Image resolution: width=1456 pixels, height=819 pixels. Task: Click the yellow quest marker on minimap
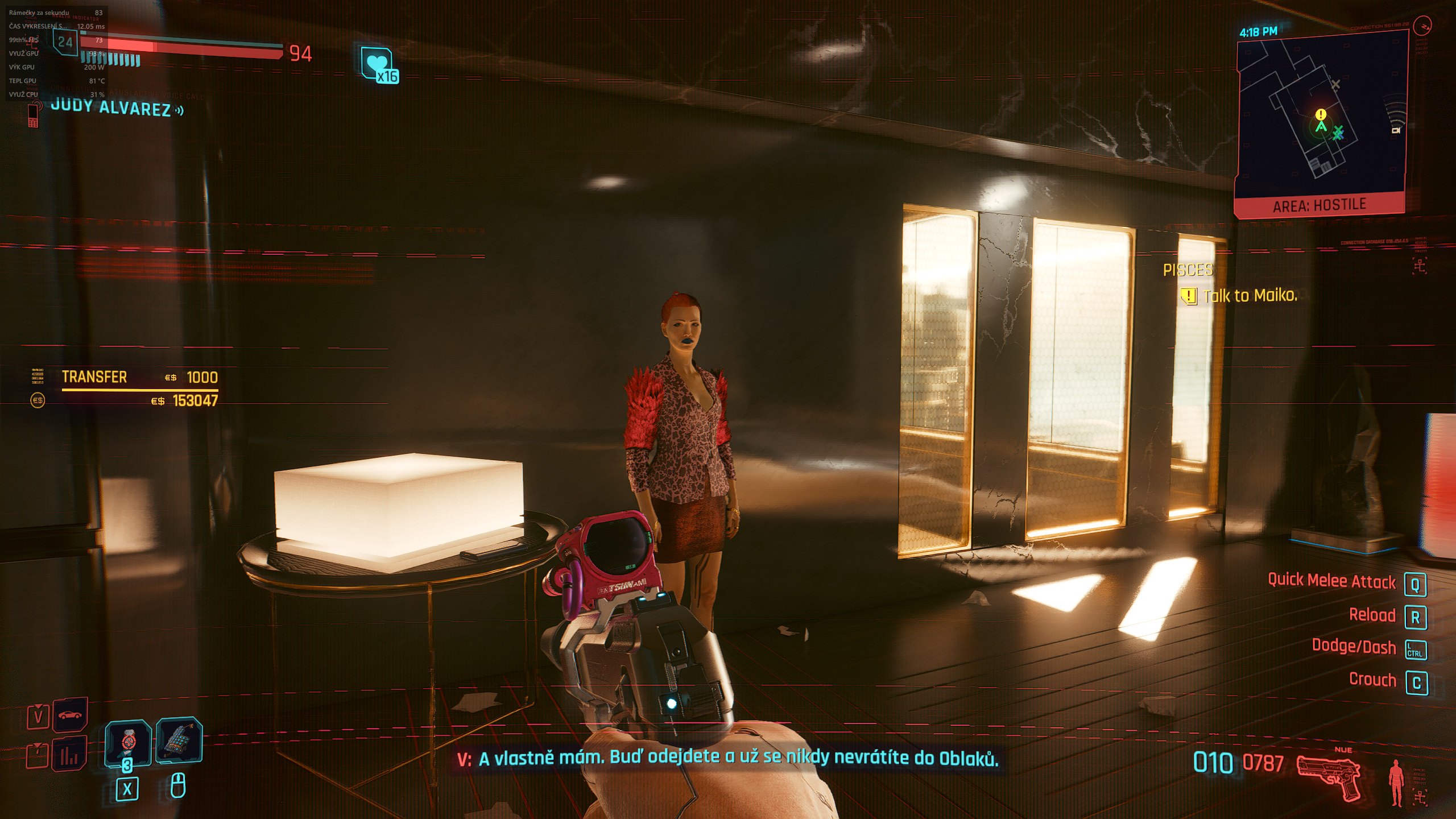pos(1321,115)
